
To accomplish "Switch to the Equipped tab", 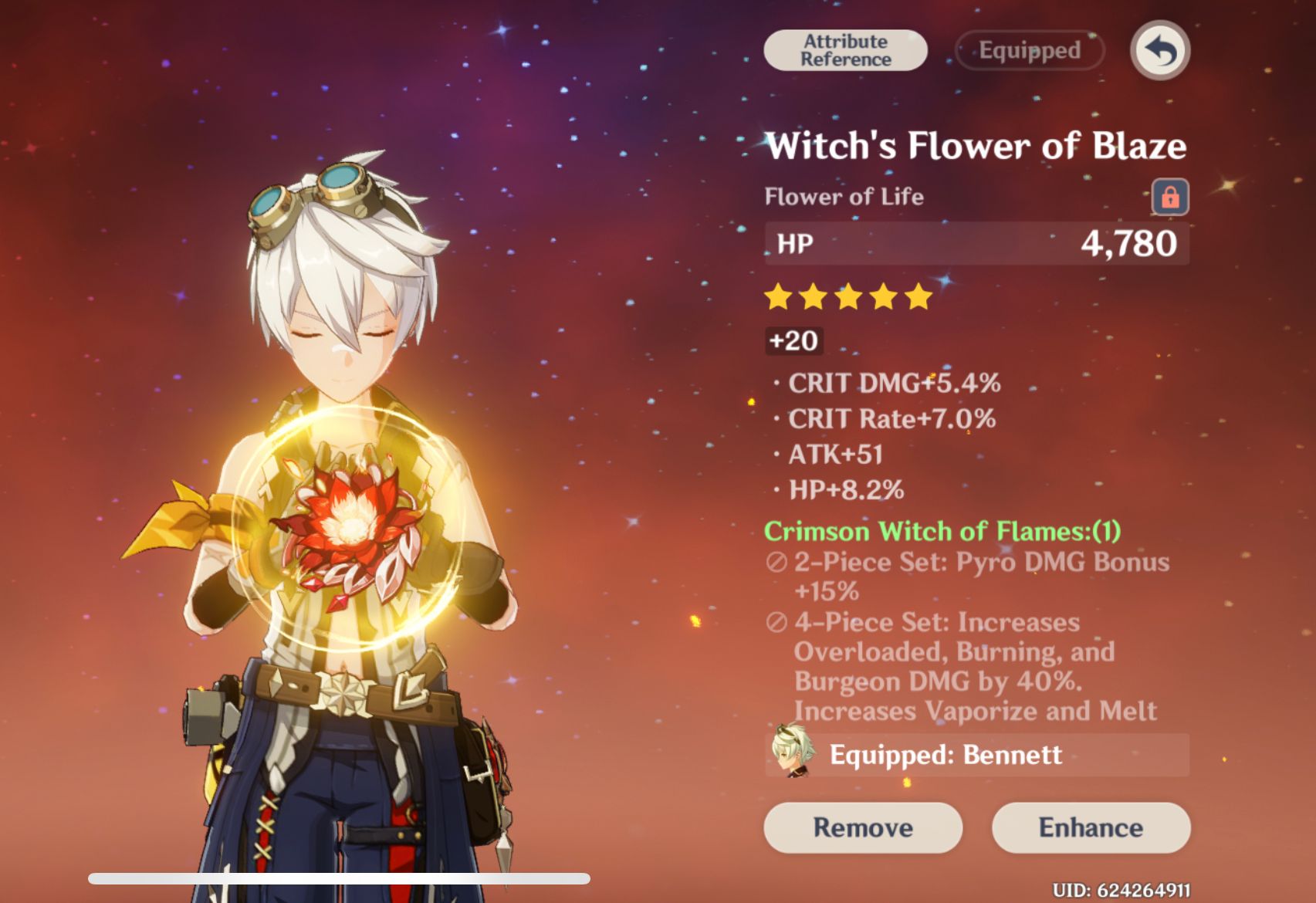I will 1028,49.
